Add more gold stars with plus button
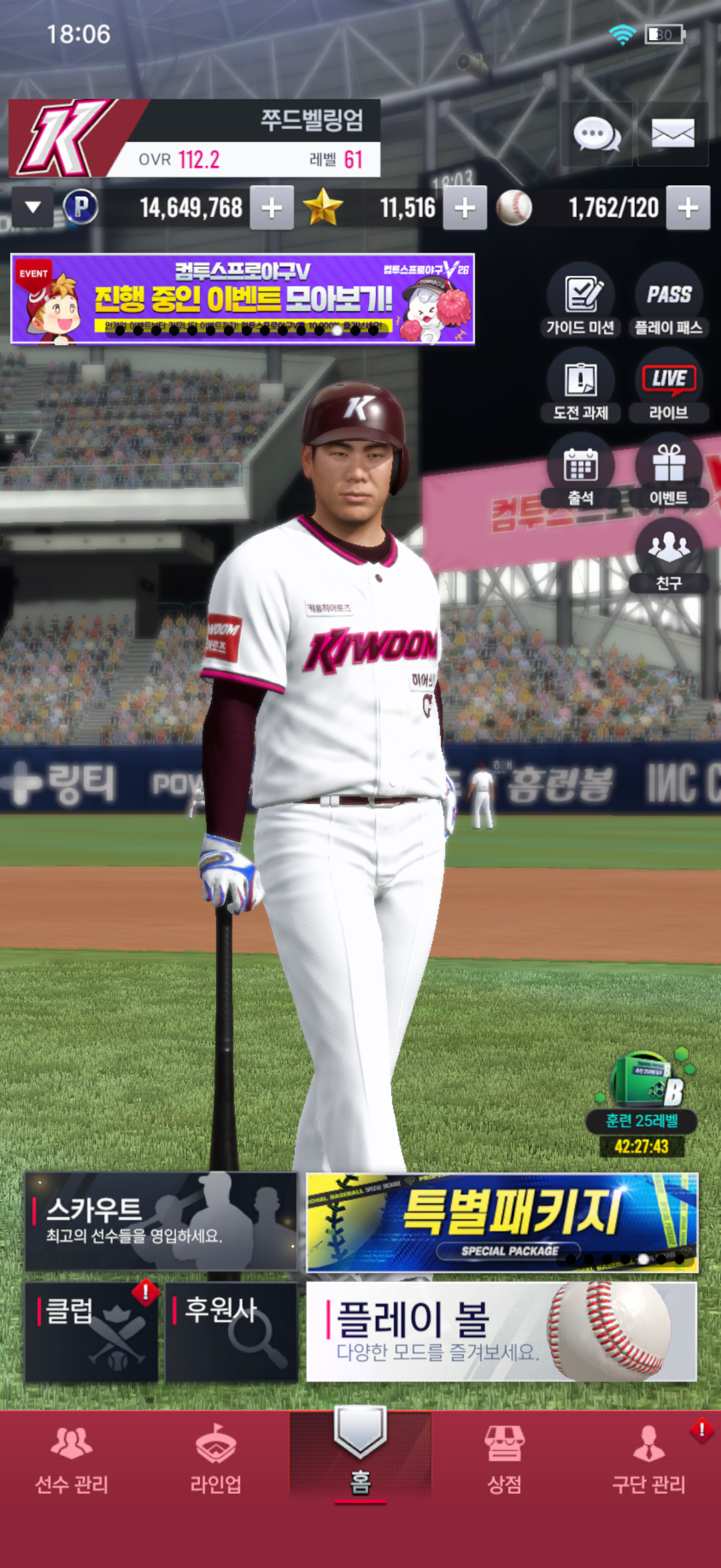The width and height of the screenshot is (721, 1568). 465,208
